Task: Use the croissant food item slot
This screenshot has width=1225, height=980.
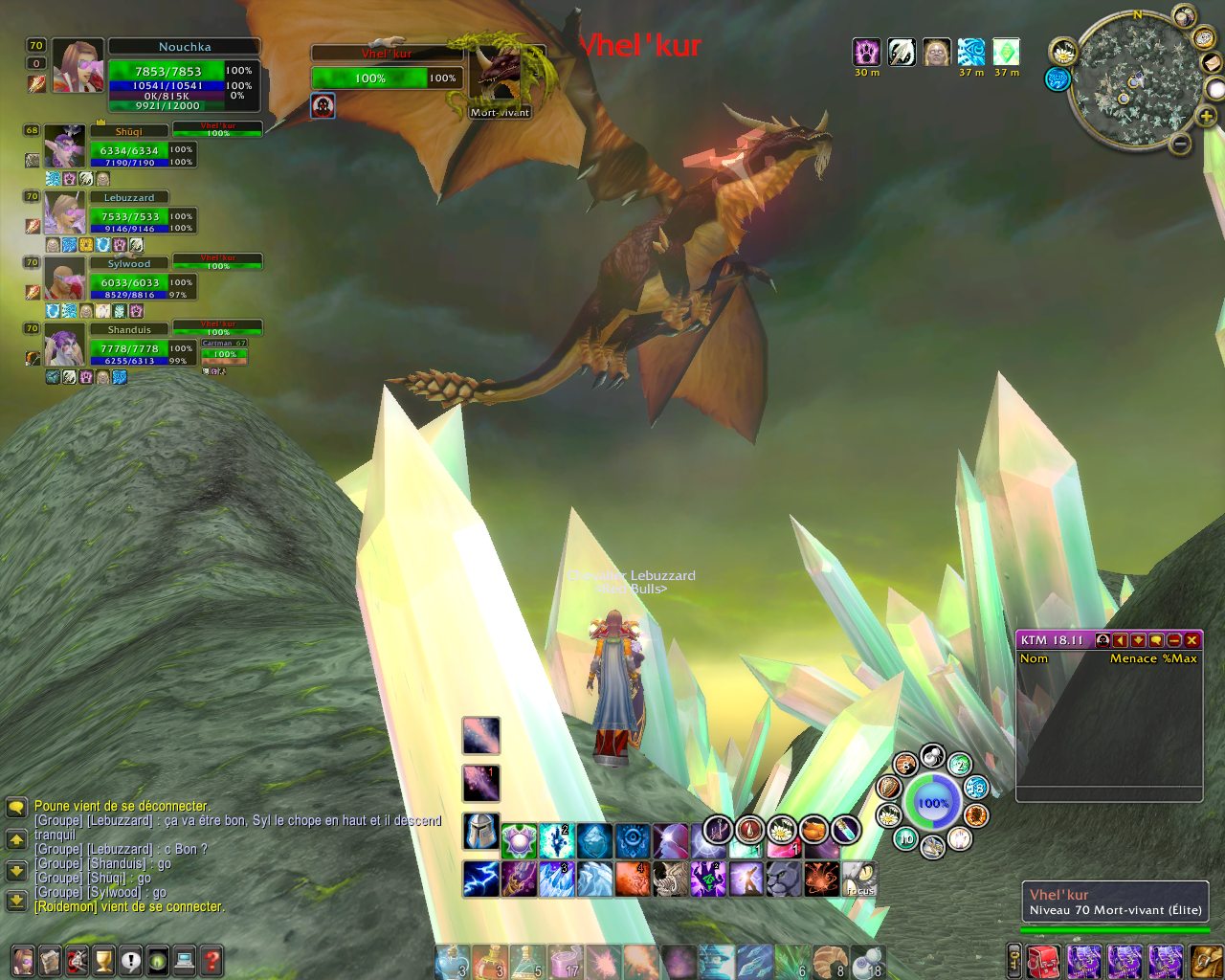Action: pos(830,961)
